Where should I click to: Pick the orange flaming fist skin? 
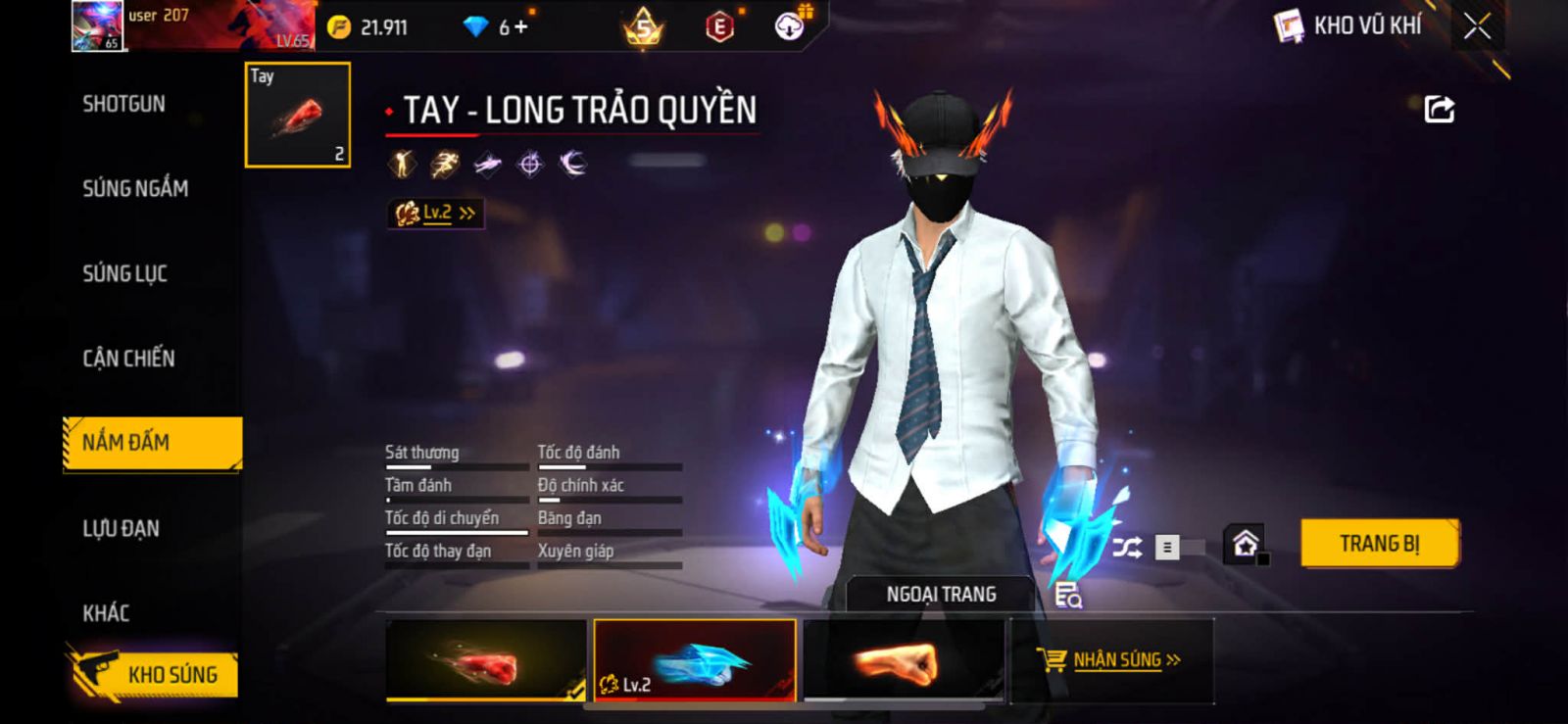tap(903, 660)
